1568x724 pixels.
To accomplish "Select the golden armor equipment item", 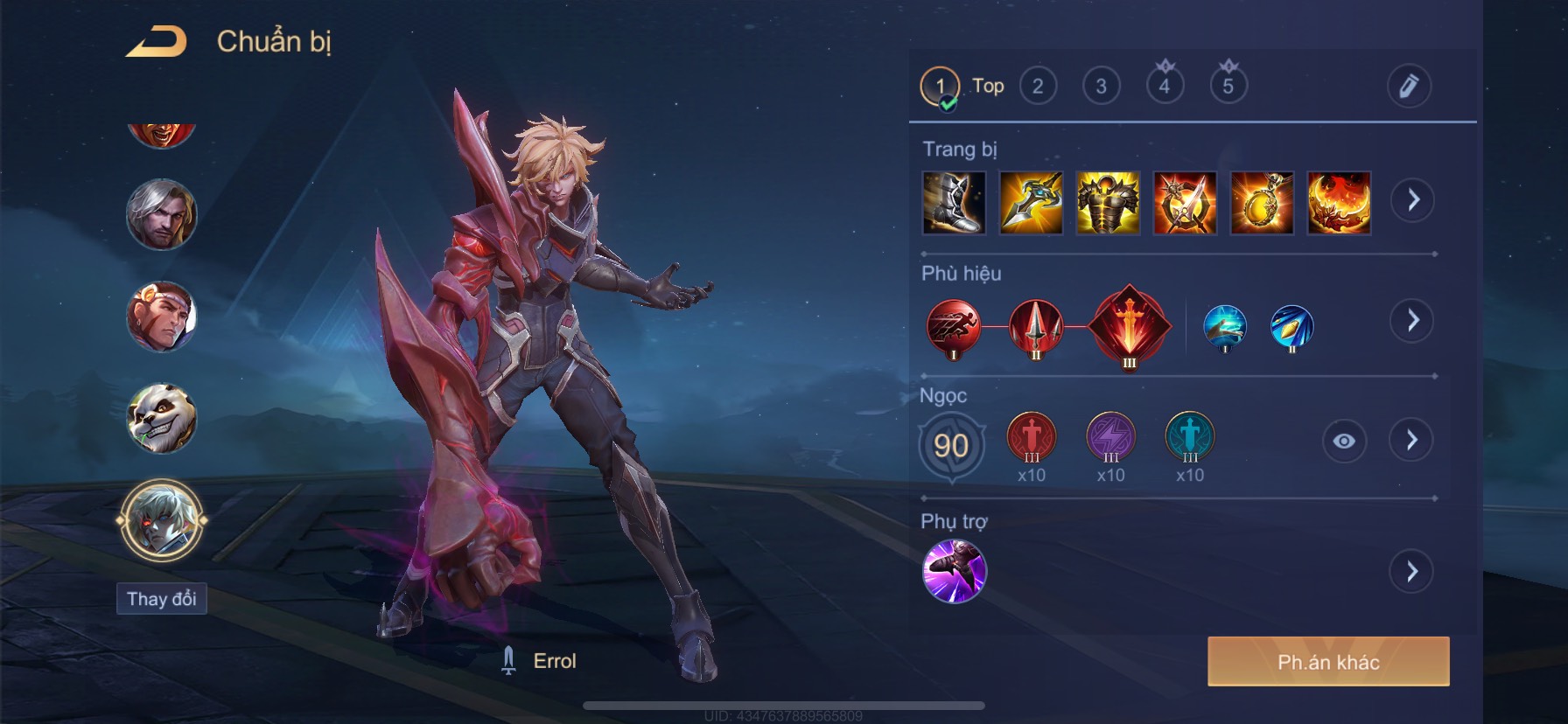I will click(x=1108, y=203).
